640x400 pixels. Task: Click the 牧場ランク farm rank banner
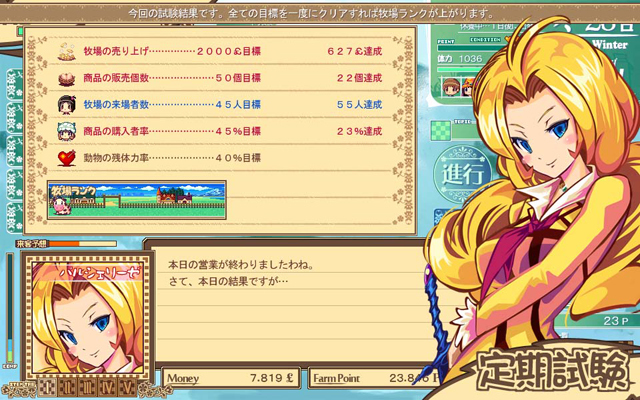pos(122,200)
